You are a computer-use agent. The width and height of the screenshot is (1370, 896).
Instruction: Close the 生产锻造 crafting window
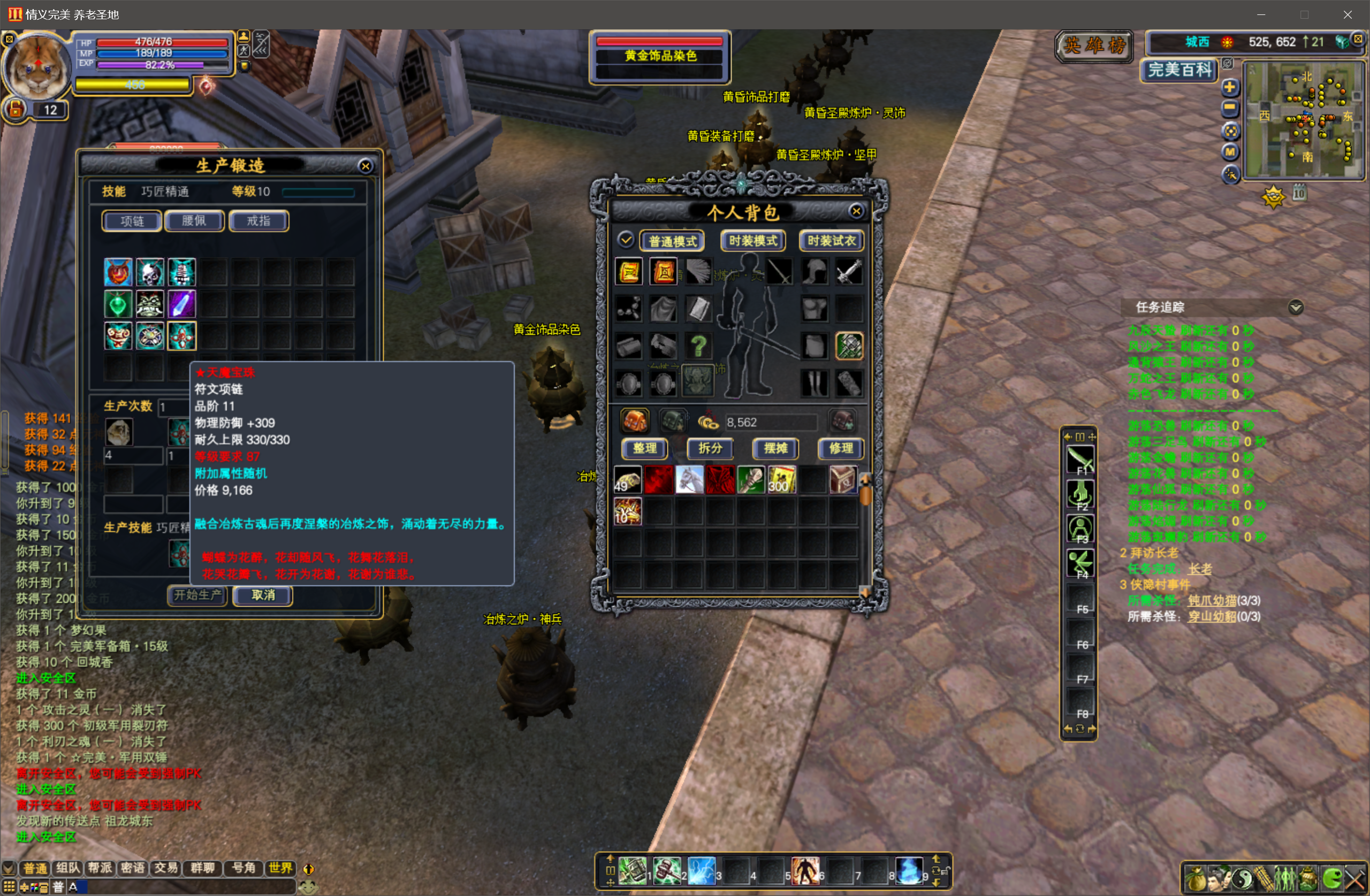(365, 166)
